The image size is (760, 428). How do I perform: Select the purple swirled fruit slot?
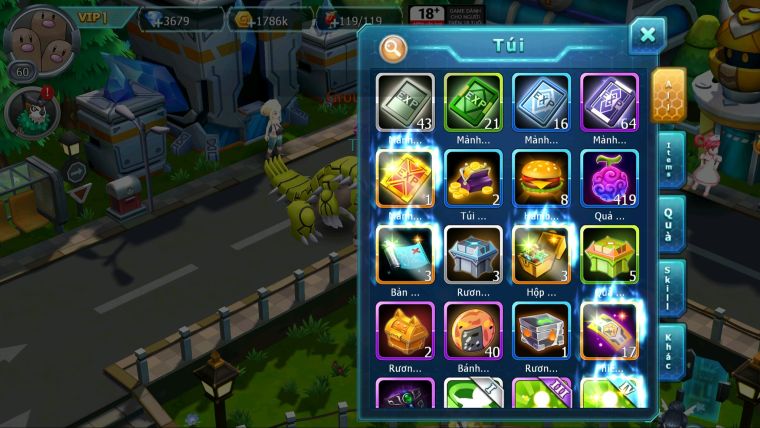click(609, 178)
